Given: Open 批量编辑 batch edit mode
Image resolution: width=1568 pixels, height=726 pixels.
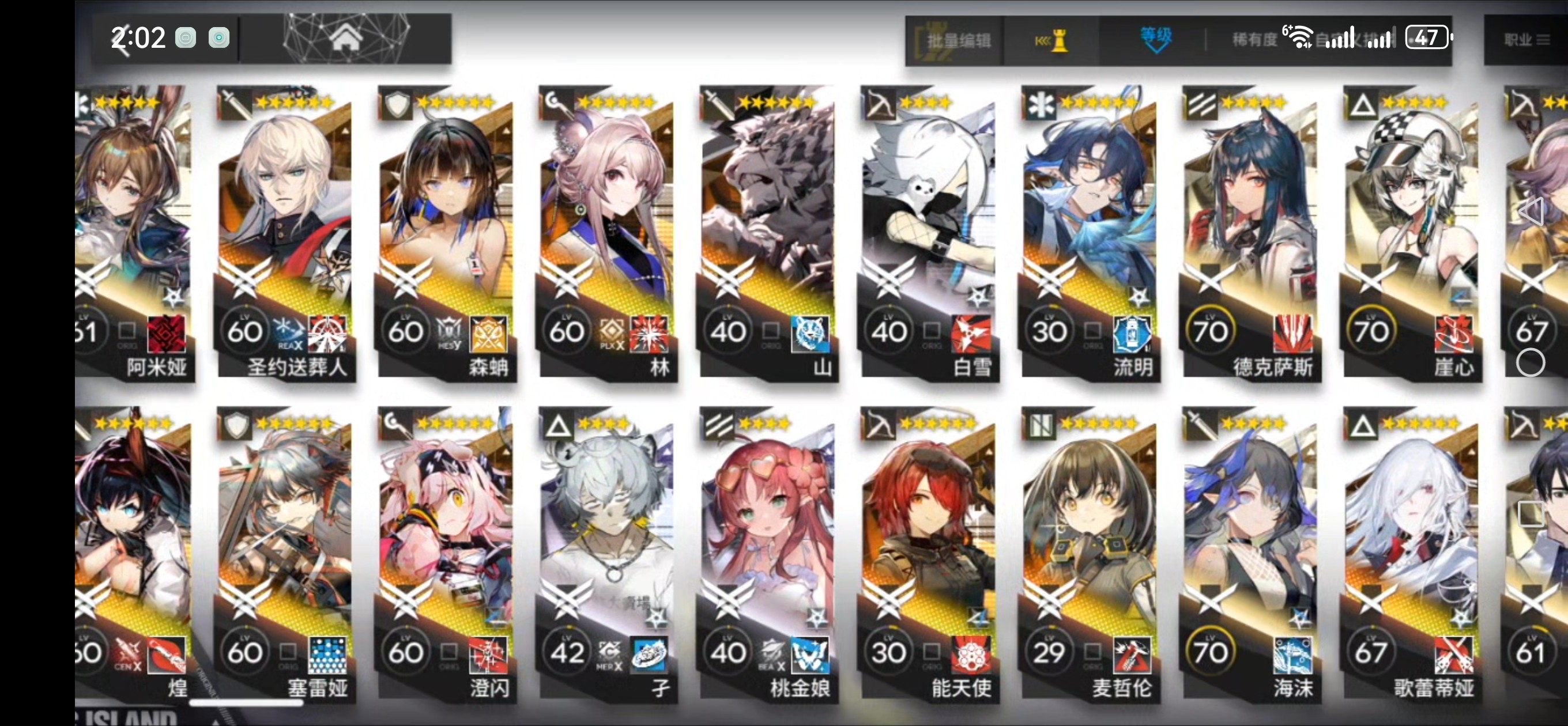Looking at the screenshot, I should [958, 41].
